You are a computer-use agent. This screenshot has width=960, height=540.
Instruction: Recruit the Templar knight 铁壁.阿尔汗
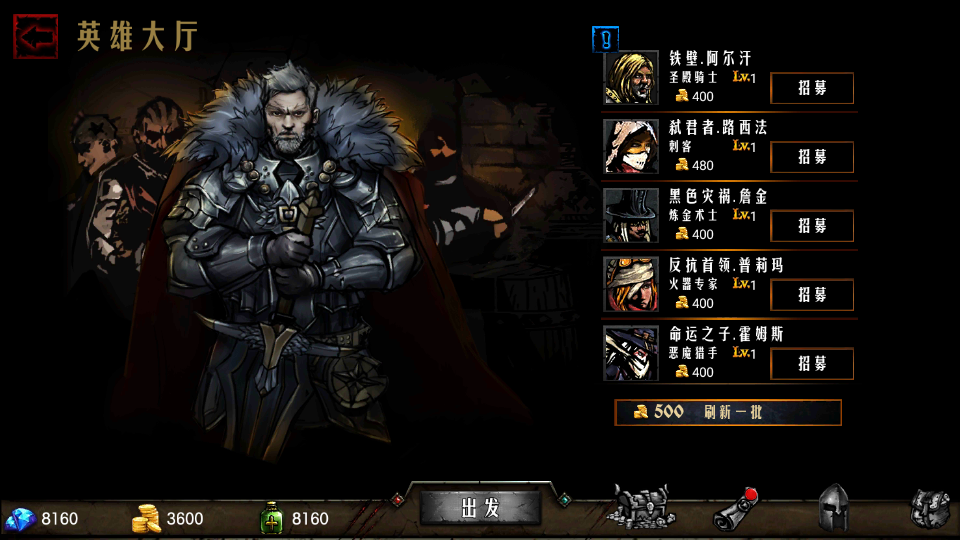[x=811, y=88]
